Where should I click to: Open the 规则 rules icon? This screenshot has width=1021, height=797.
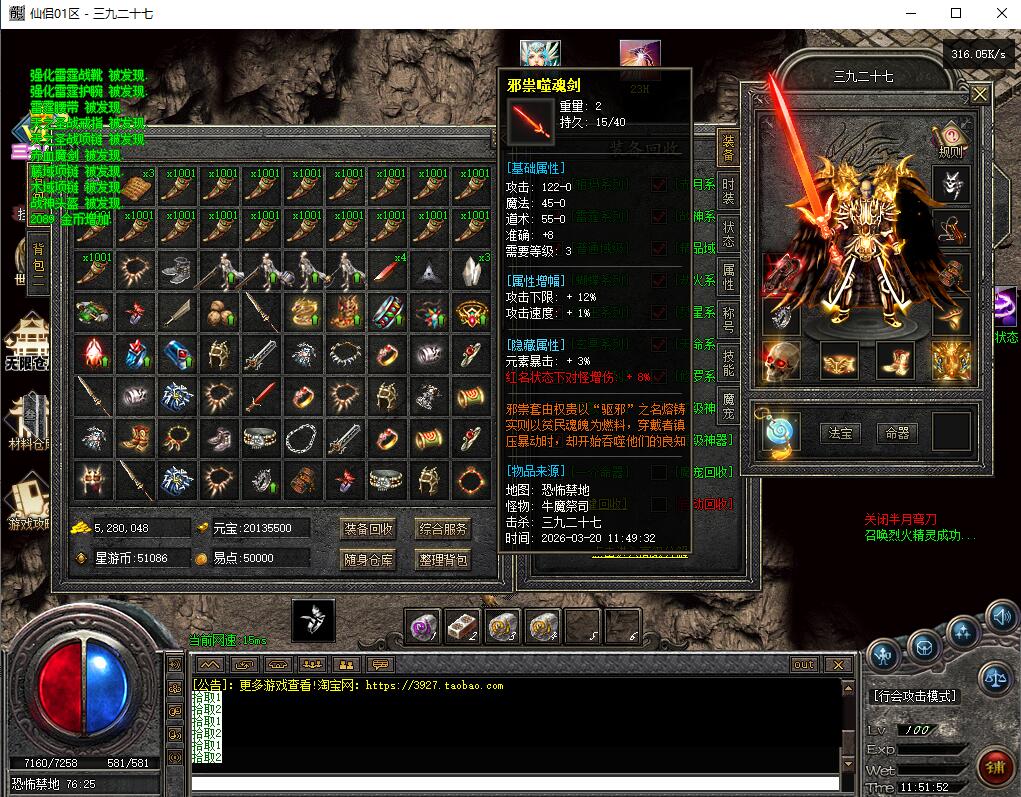[950, 139]
